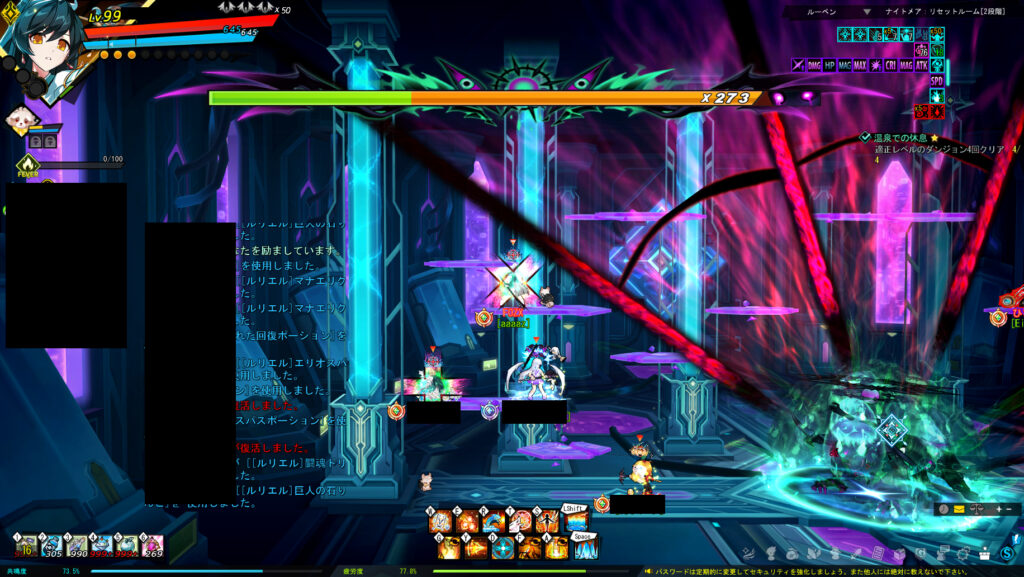
Task: Use the quick slot item with 990 count
Action: click(x=77, y=546)
